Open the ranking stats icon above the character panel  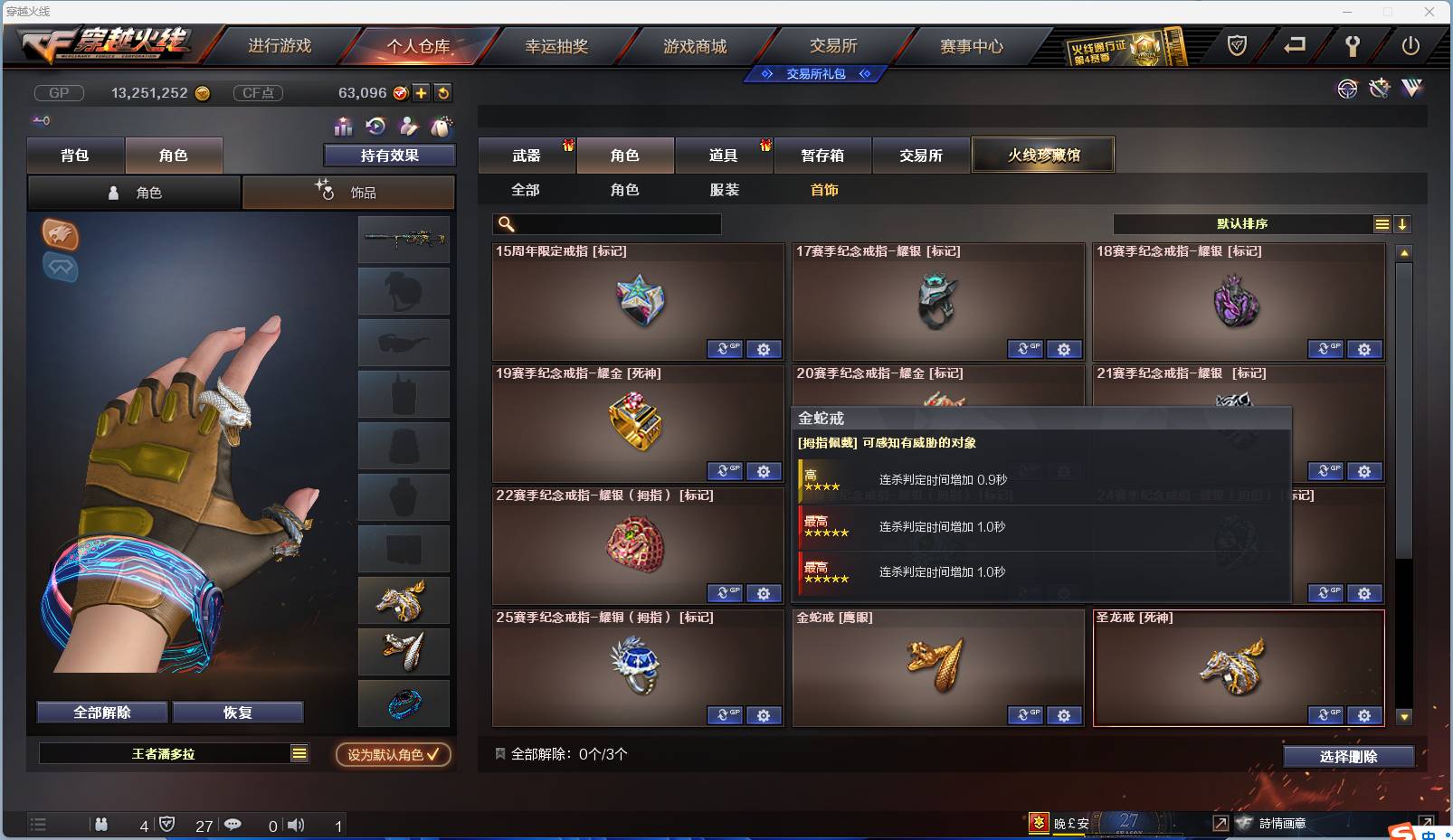(x=343, y=127)
